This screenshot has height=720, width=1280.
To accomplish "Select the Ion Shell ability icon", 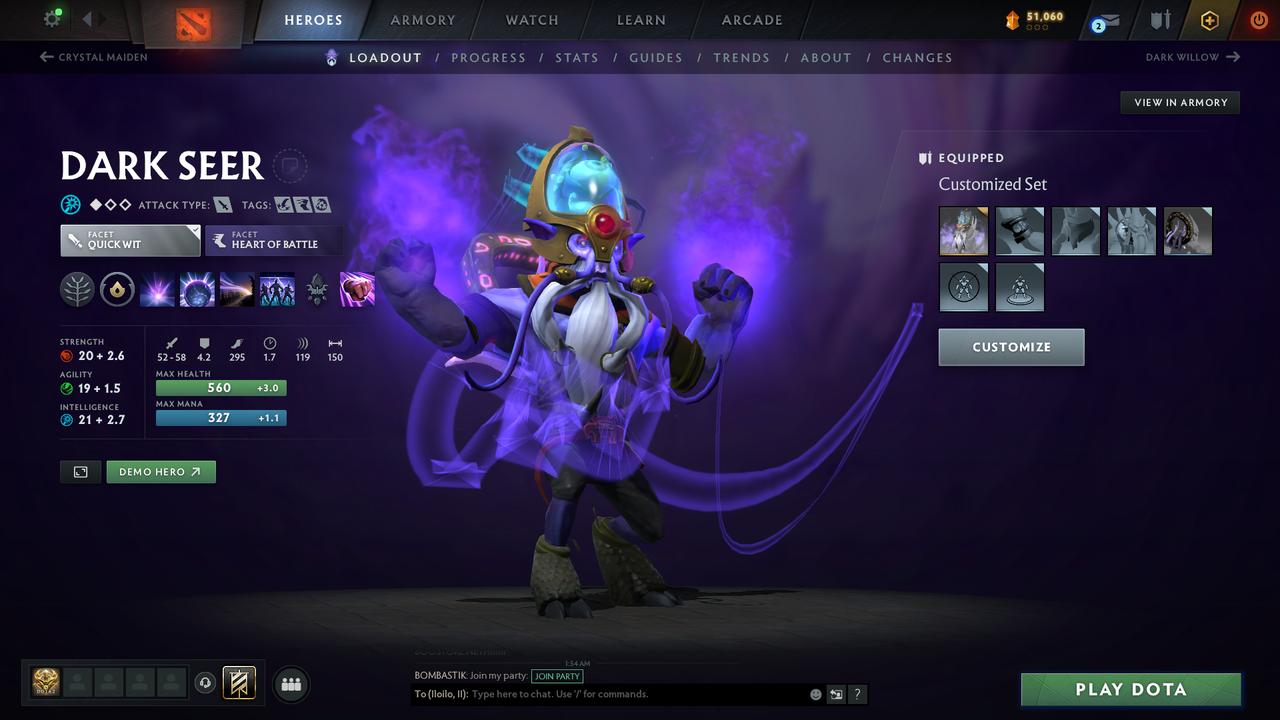I will pos(197,289).
